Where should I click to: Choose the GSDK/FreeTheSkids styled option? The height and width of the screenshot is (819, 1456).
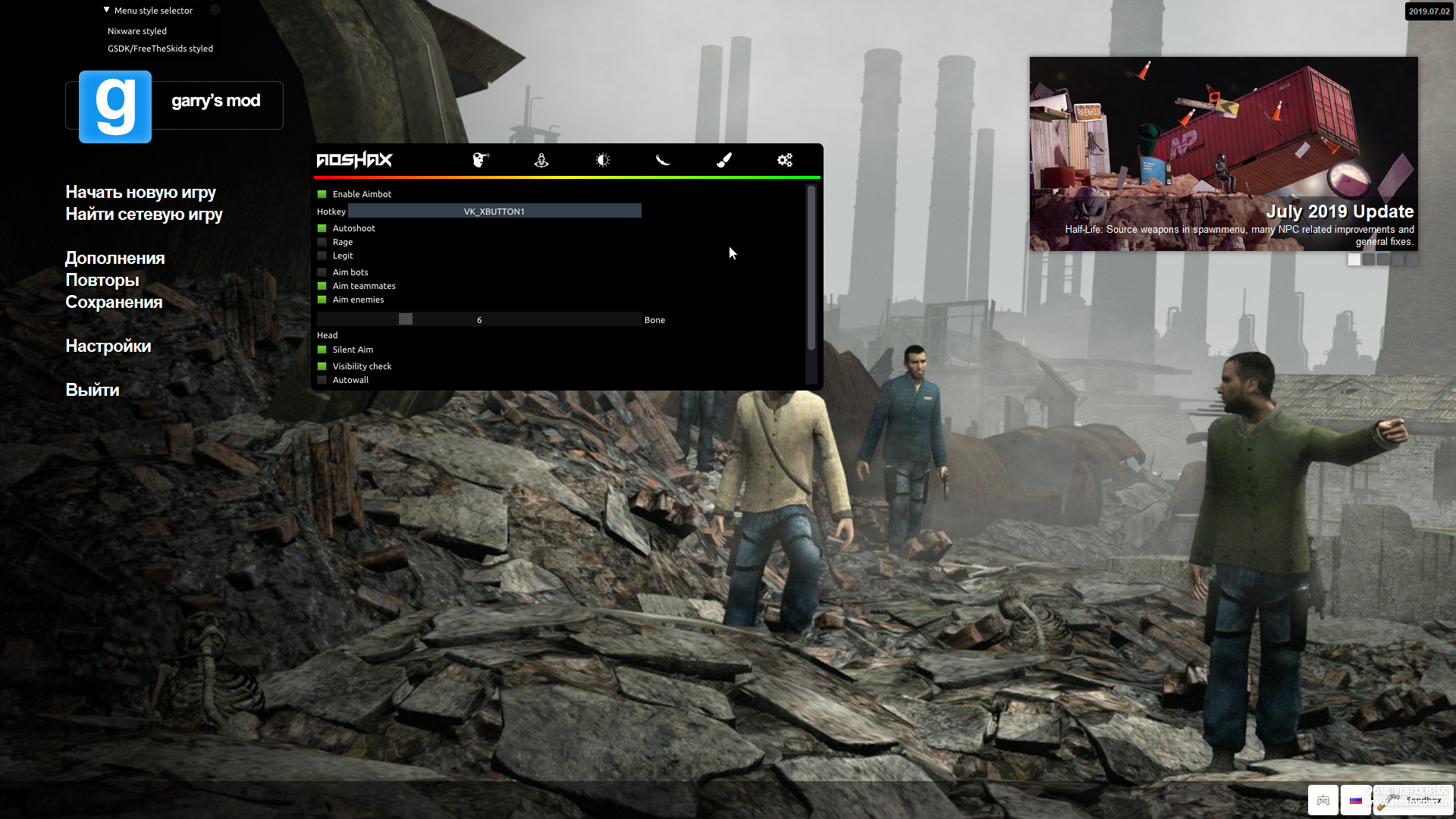160,49
